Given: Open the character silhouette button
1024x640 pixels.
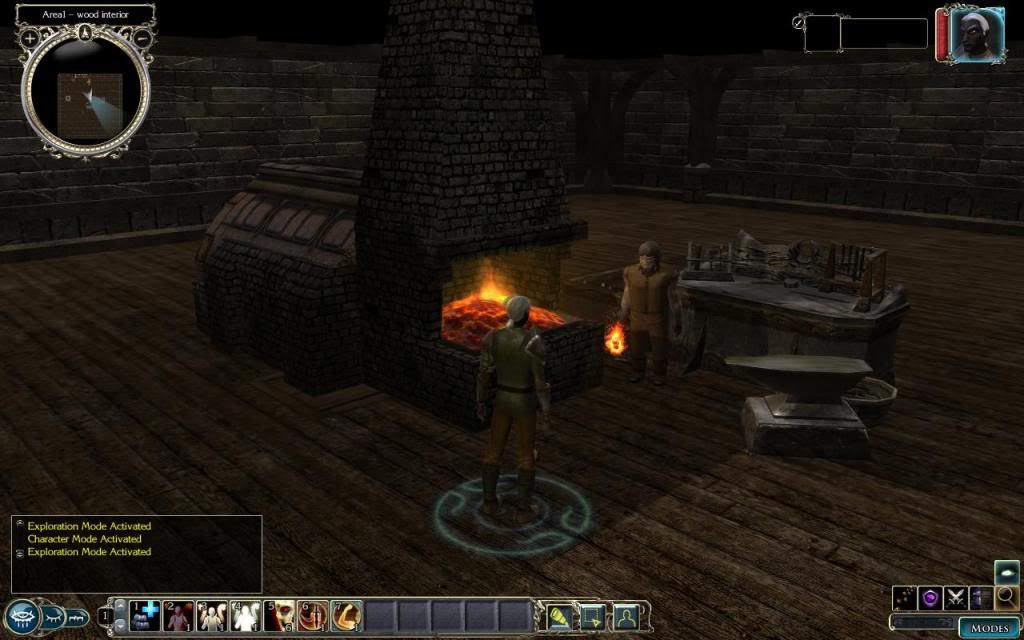Looking at the screenshot, I should point(627,615).
